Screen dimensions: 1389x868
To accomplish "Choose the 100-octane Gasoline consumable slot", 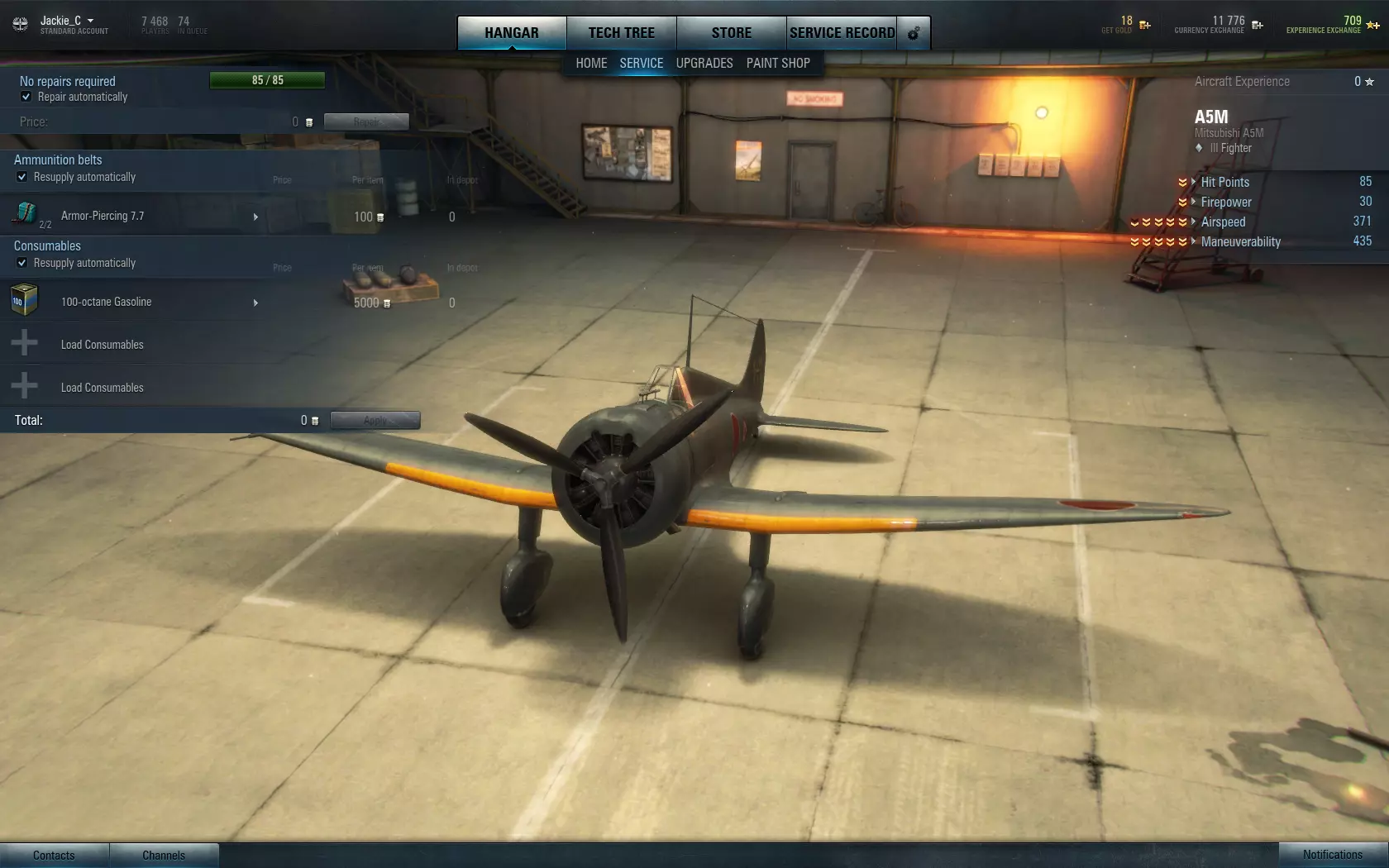I will point(132,302).
